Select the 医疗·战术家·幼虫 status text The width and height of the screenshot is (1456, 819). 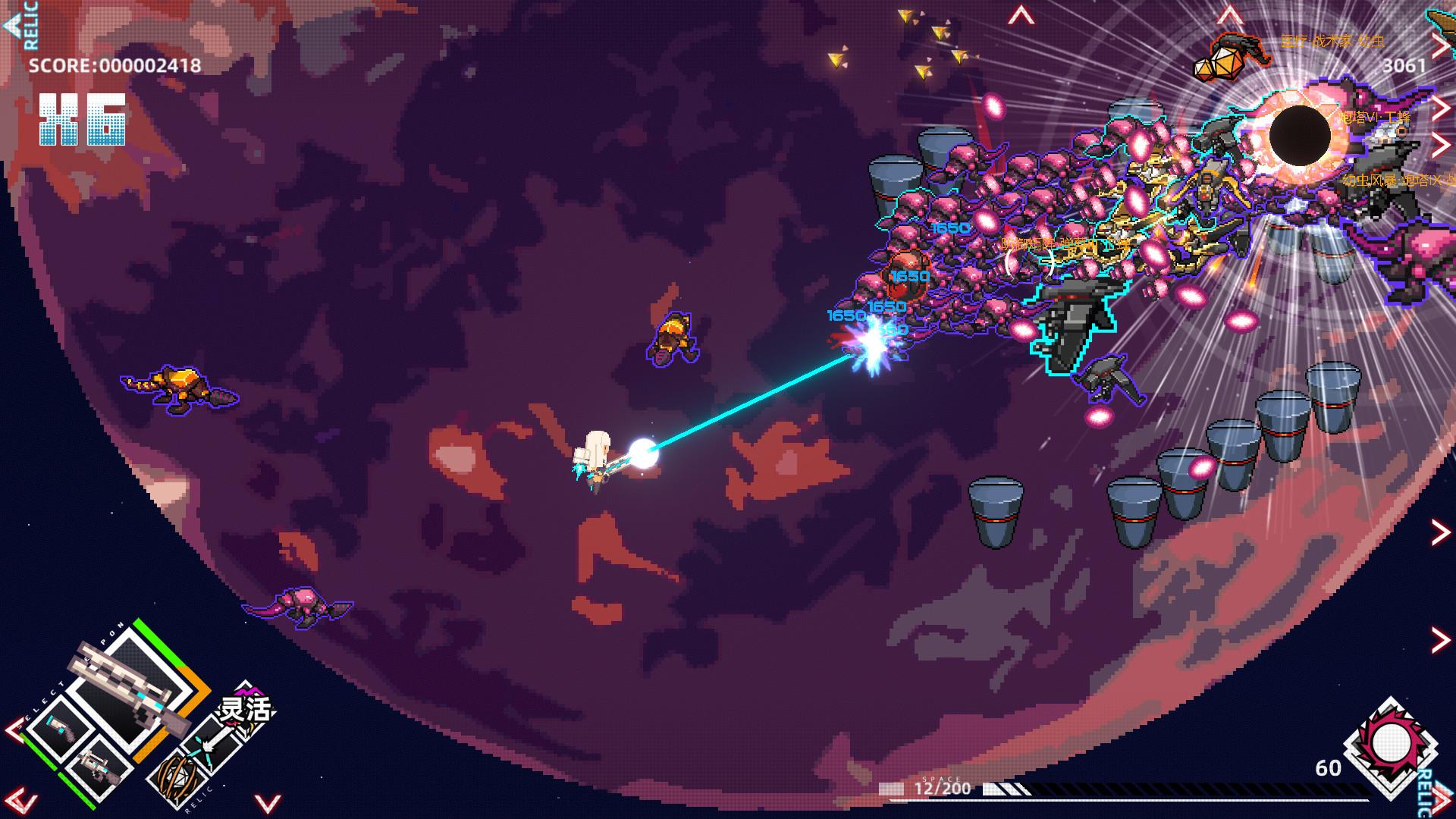click(x=1332, y=41)
